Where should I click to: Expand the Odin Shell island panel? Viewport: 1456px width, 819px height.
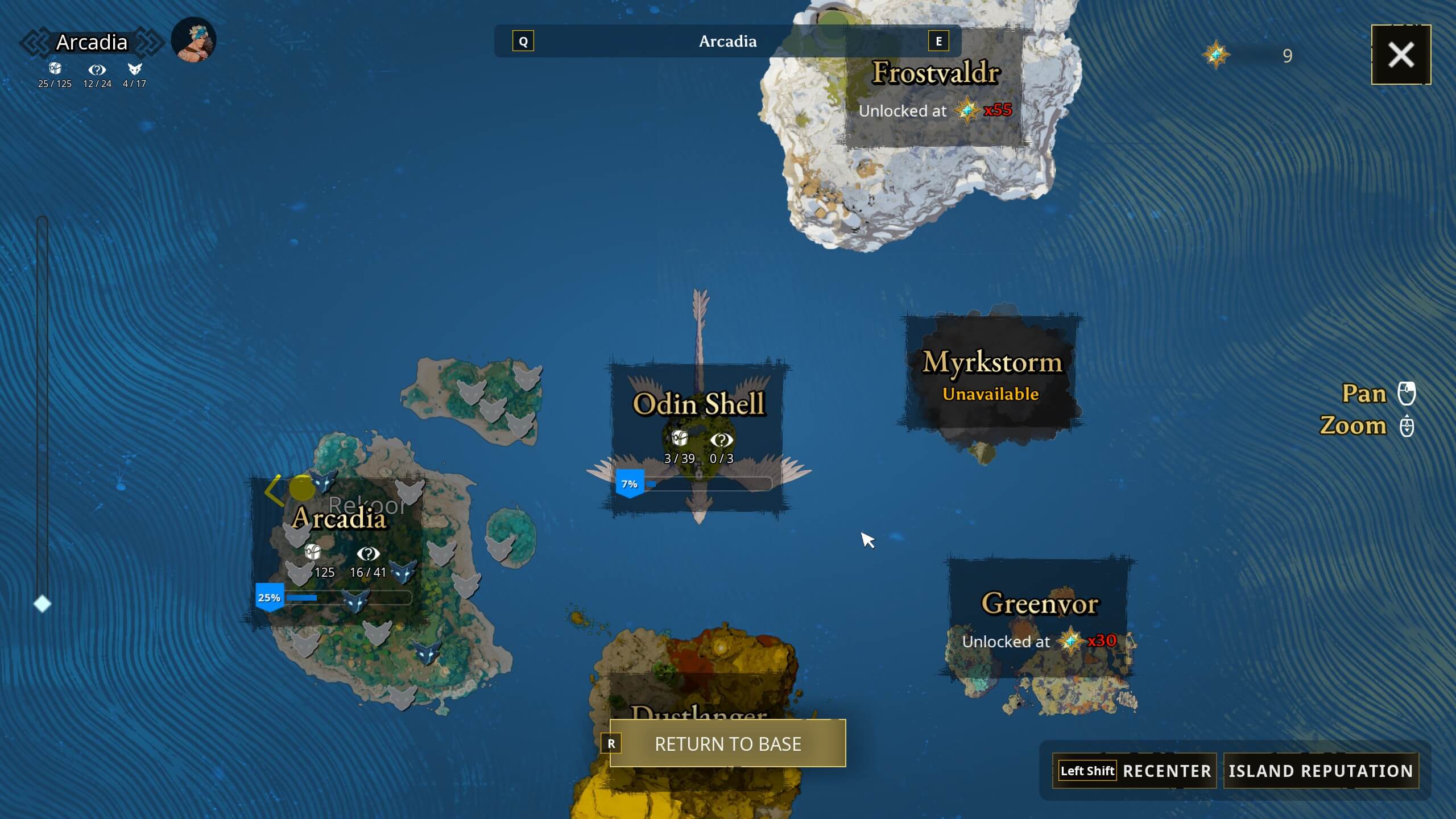coord(700,404)
